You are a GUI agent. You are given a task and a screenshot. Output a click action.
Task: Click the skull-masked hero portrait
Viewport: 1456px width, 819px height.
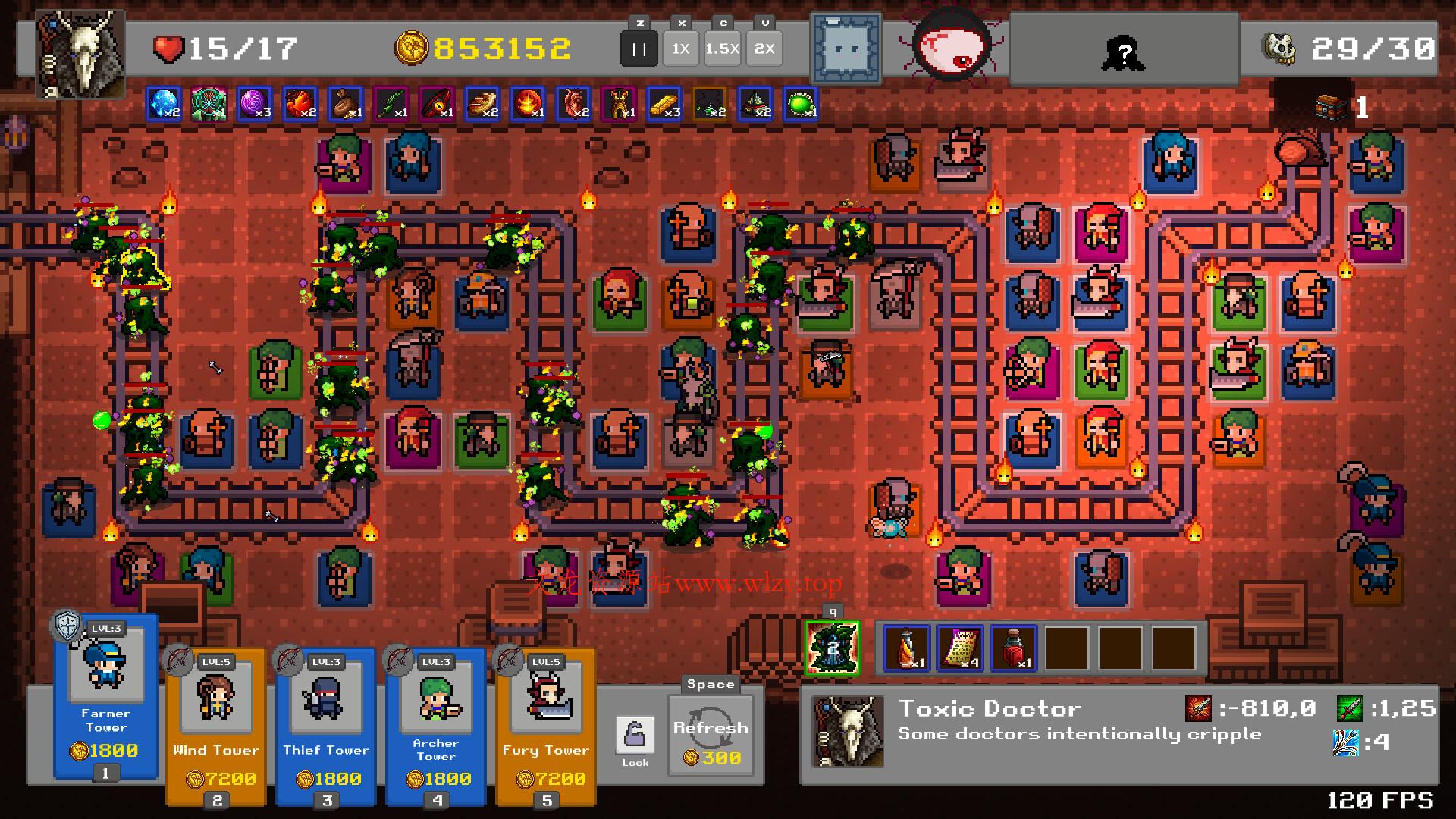click(80, 53)
